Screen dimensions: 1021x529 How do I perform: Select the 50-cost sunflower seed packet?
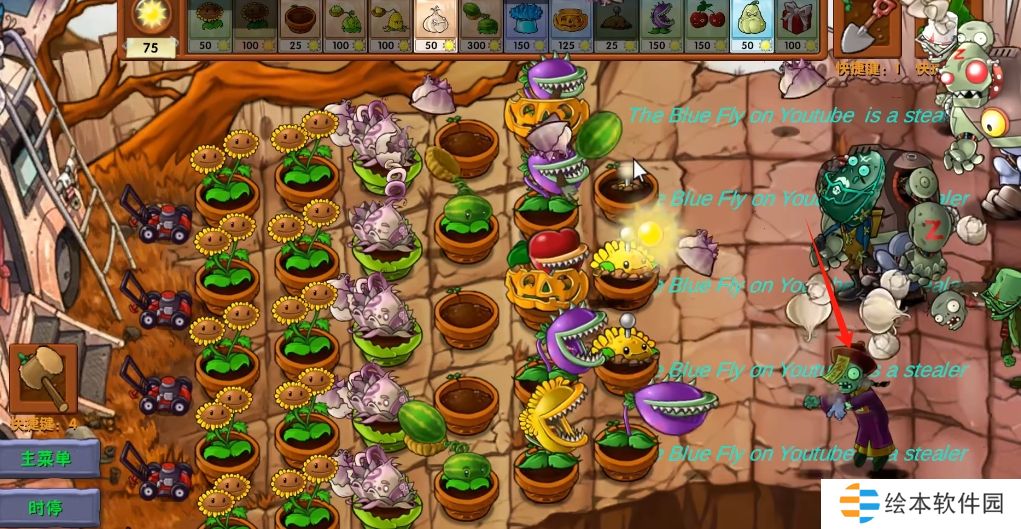[209, 26]
